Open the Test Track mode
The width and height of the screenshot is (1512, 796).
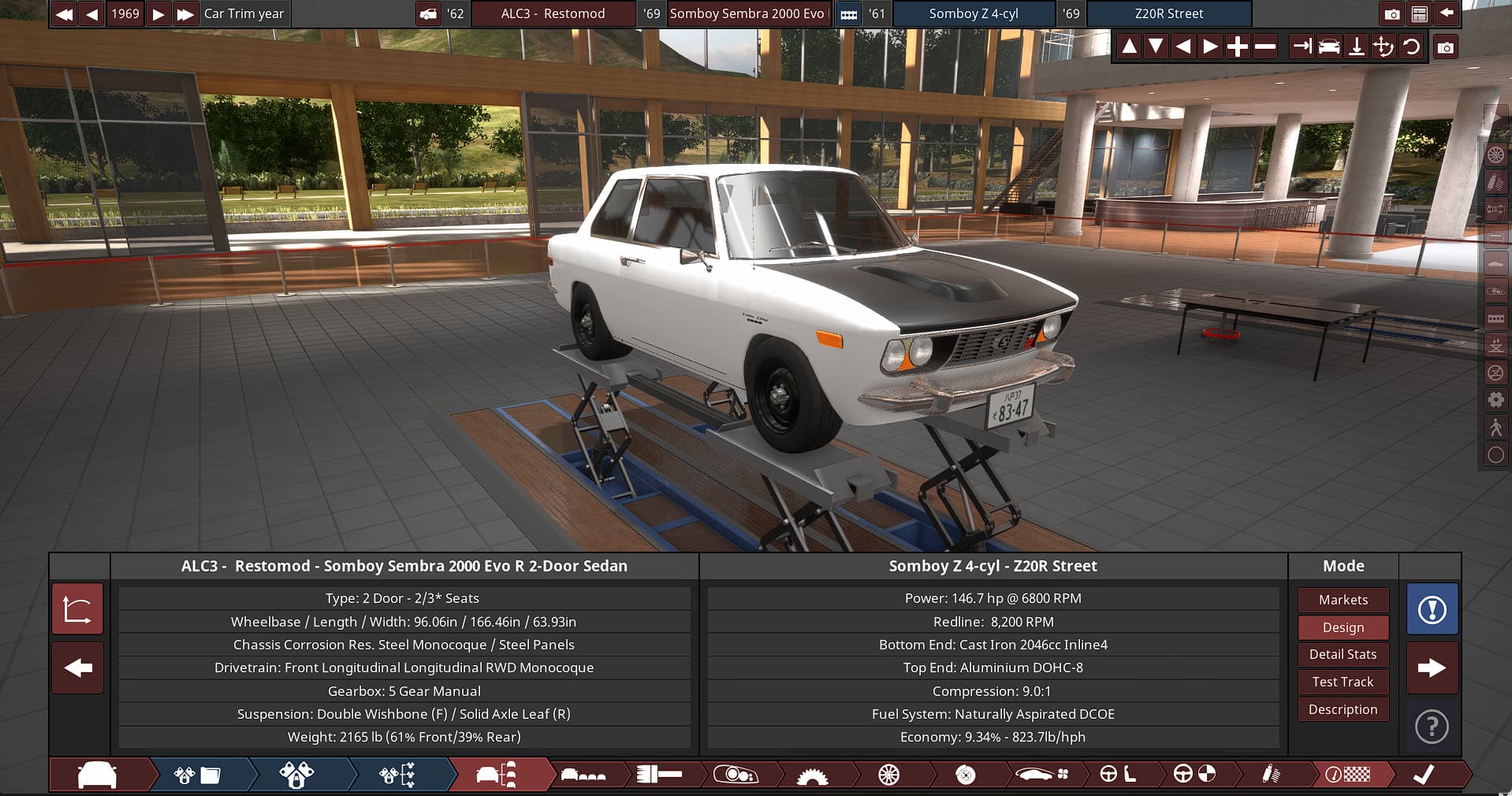point(1343,682)
